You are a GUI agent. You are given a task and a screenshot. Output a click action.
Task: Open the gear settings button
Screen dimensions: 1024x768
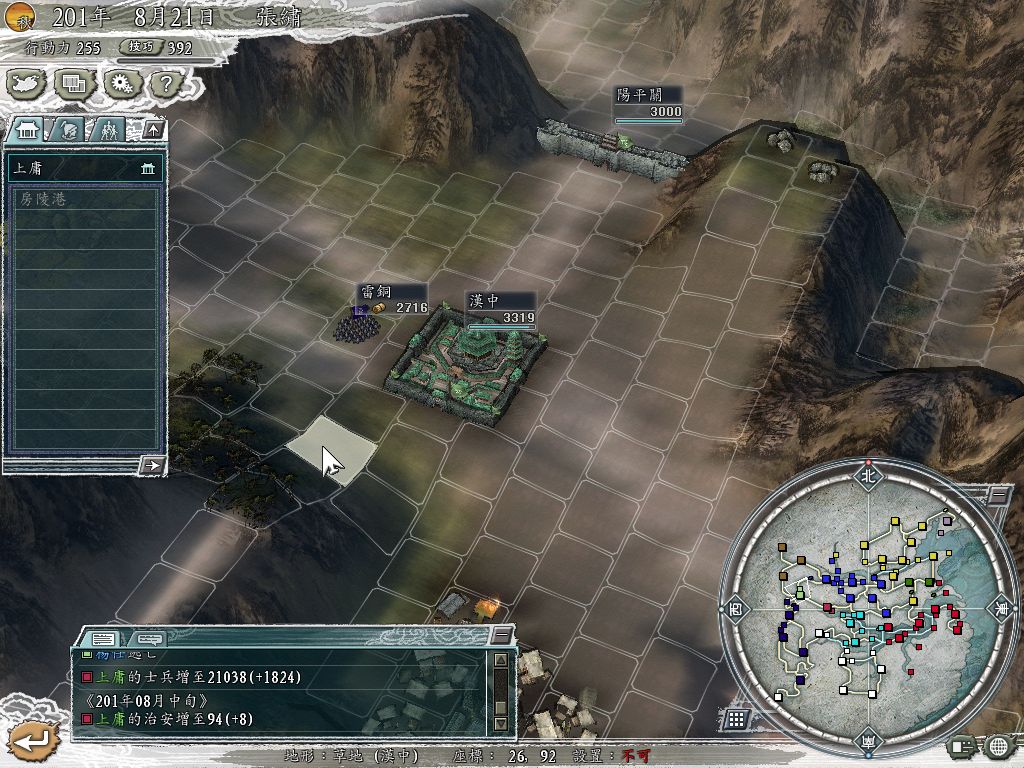(121, 84)
